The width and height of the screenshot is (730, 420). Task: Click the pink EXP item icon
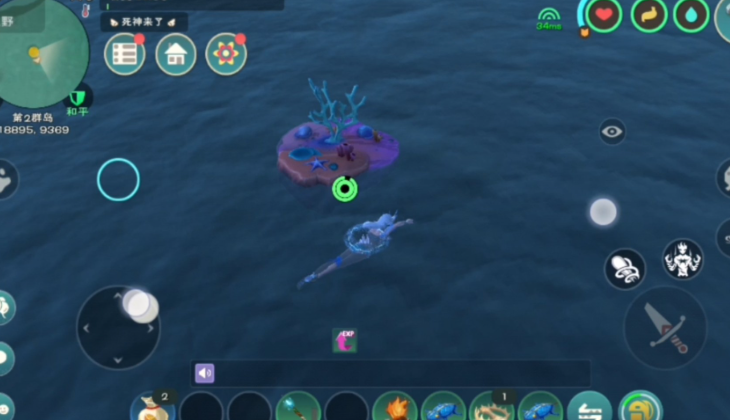coord(345,341)
